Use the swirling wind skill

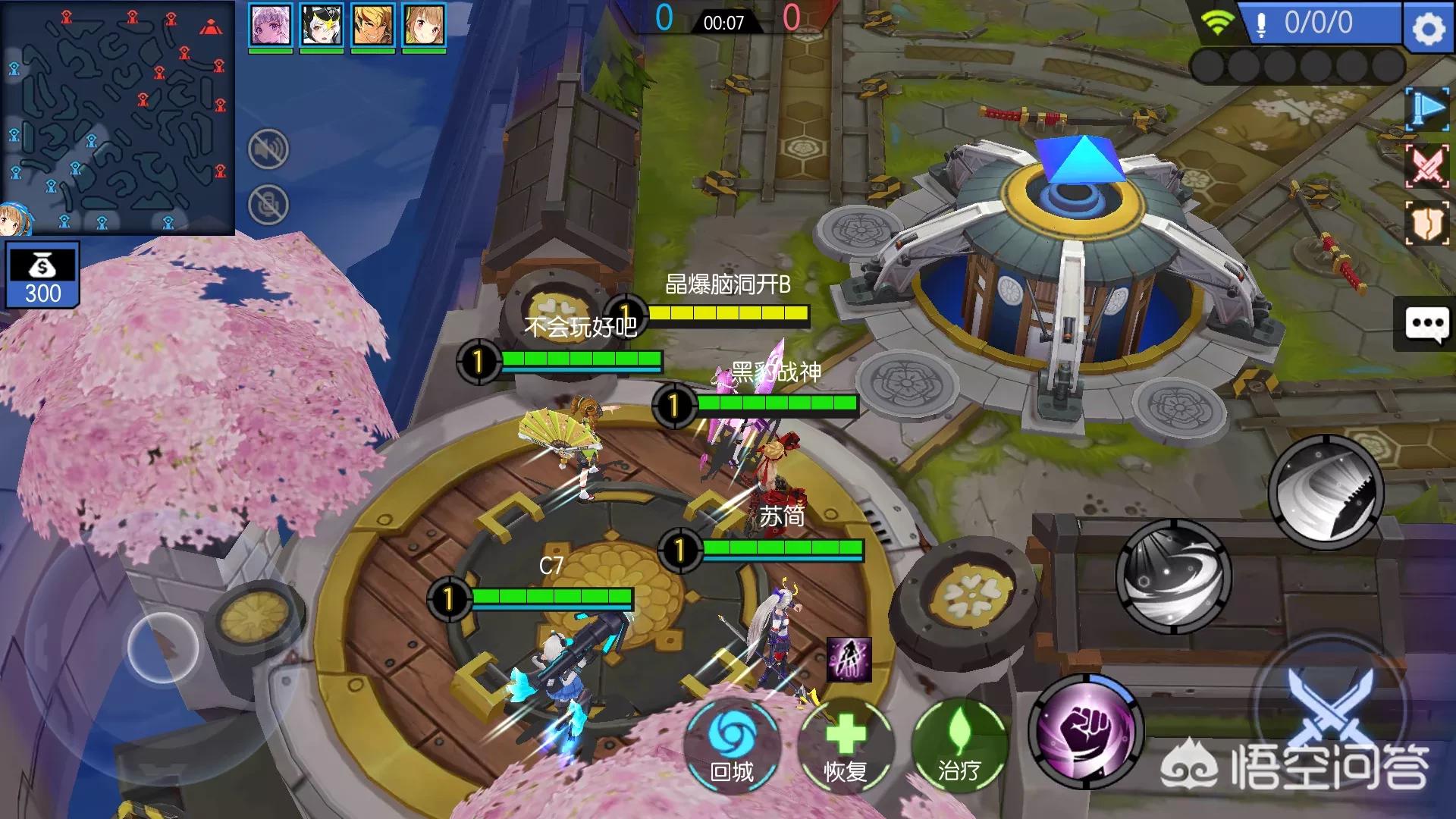(x=1173, y=576)
